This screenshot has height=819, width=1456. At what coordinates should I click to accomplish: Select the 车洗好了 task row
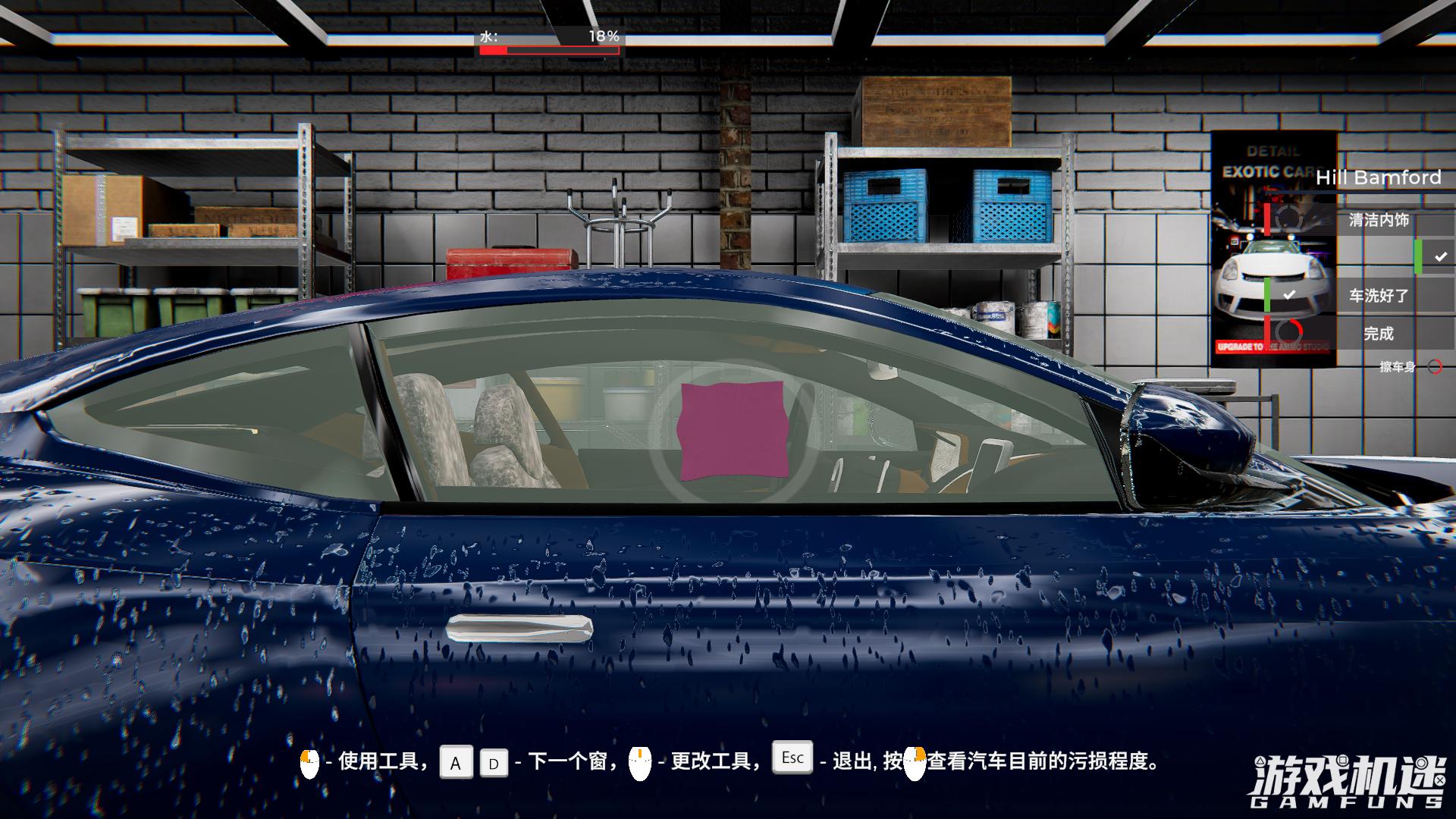(1378, 296)
